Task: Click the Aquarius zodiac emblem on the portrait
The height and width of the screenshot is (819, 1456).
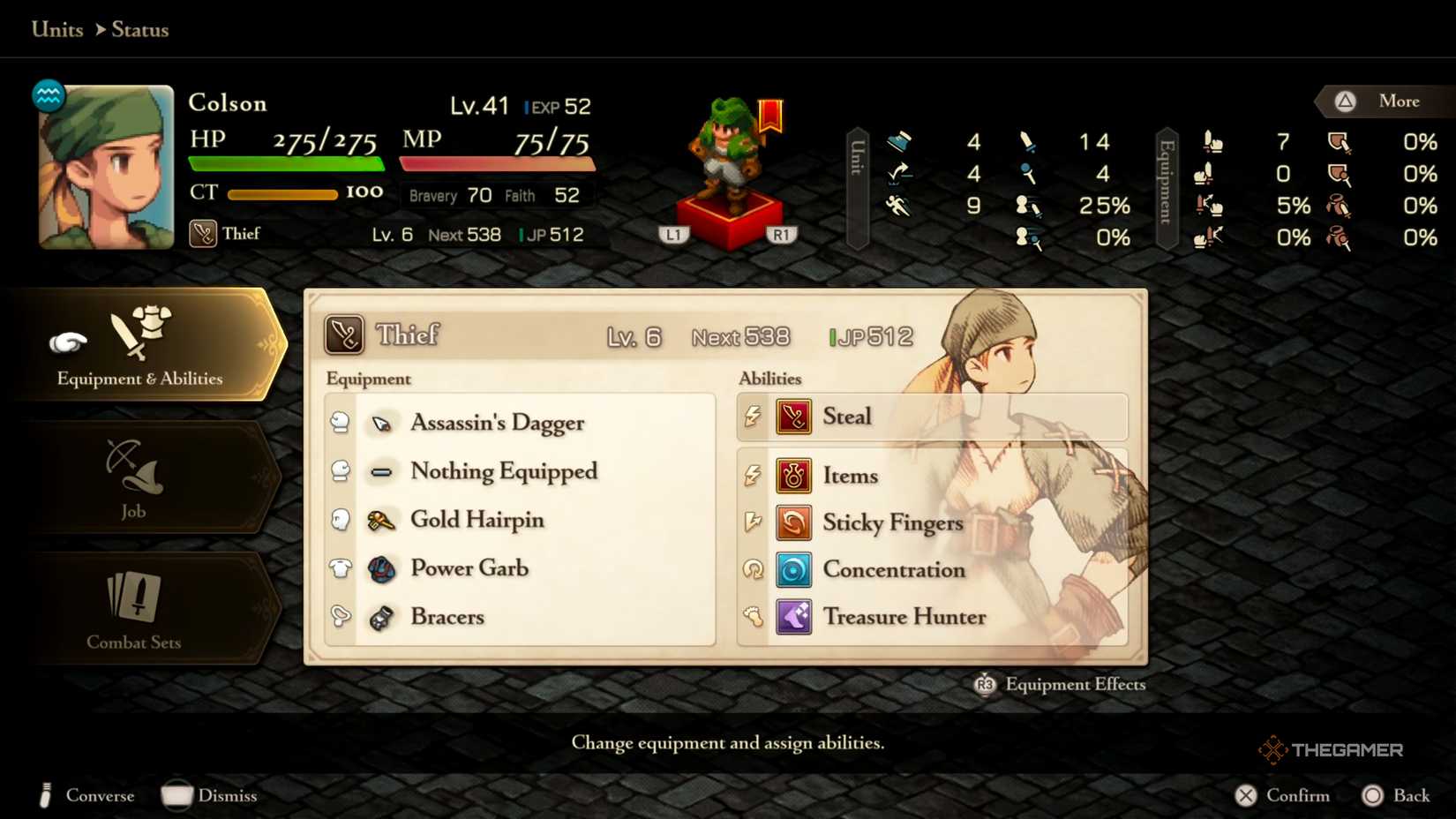Action: (x=47, y=96)
